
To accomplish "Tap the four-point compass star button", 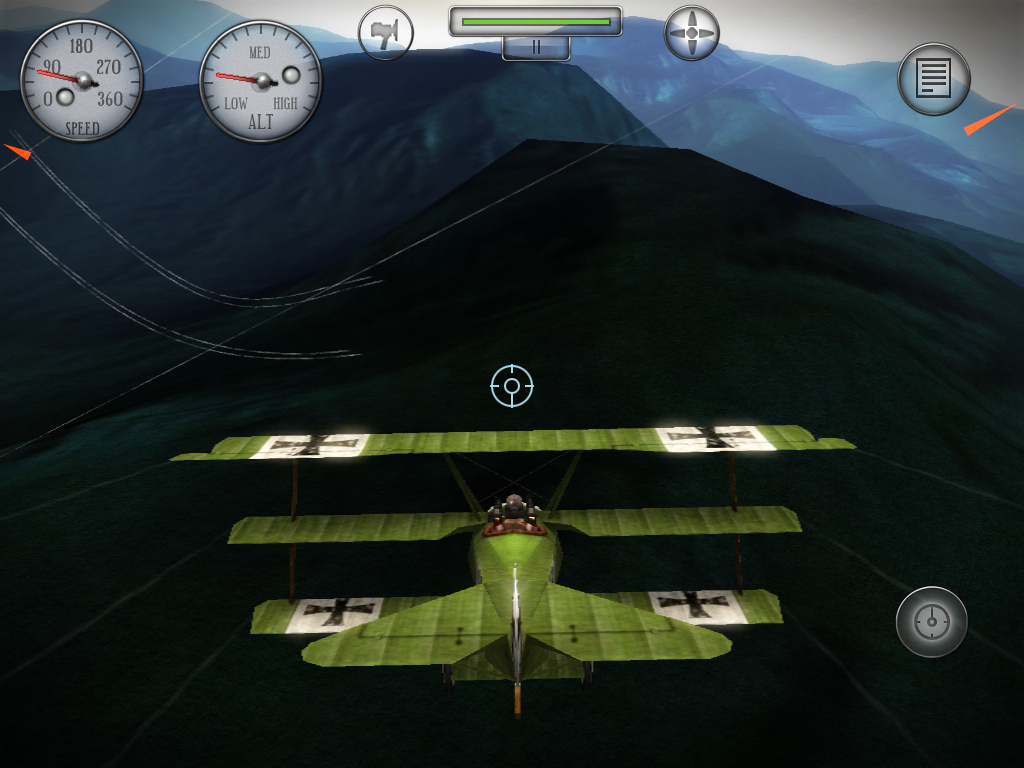I will click(691, 33).
